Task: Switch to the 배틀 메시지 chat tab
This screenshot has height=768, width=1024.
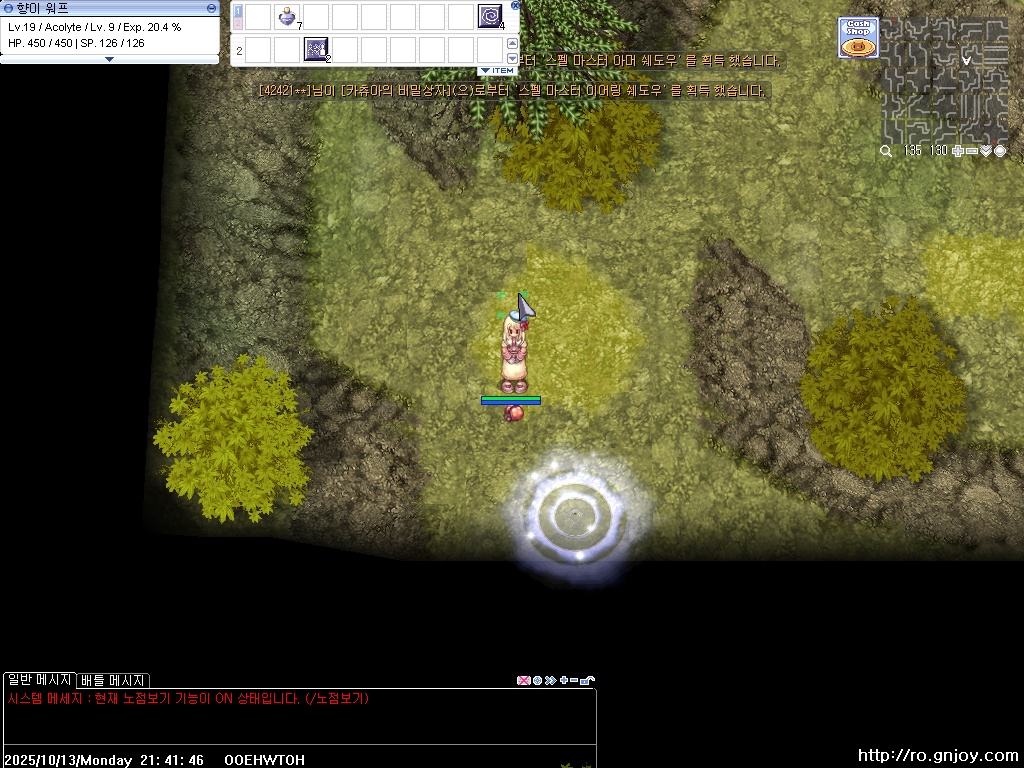Action: 113,680
